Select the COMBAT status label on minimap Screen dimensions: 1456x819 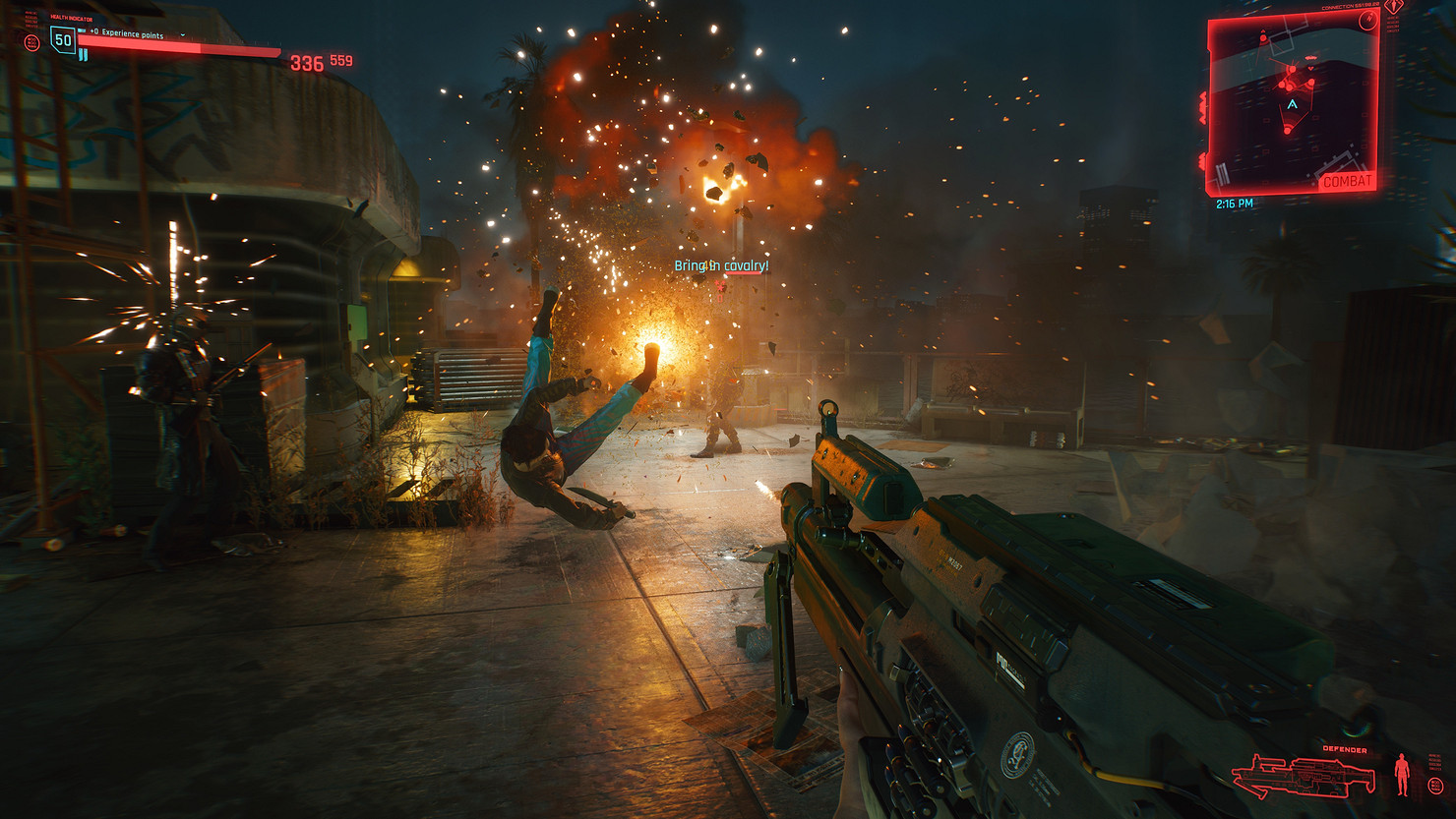click(x=1346, y=182)
